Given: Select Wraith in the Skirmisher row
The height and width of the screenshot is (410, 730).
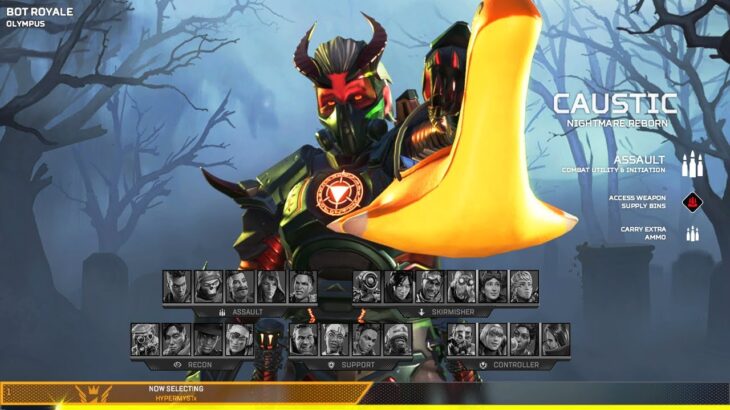Looking at the screenshot, I should [x=398, y=287].
